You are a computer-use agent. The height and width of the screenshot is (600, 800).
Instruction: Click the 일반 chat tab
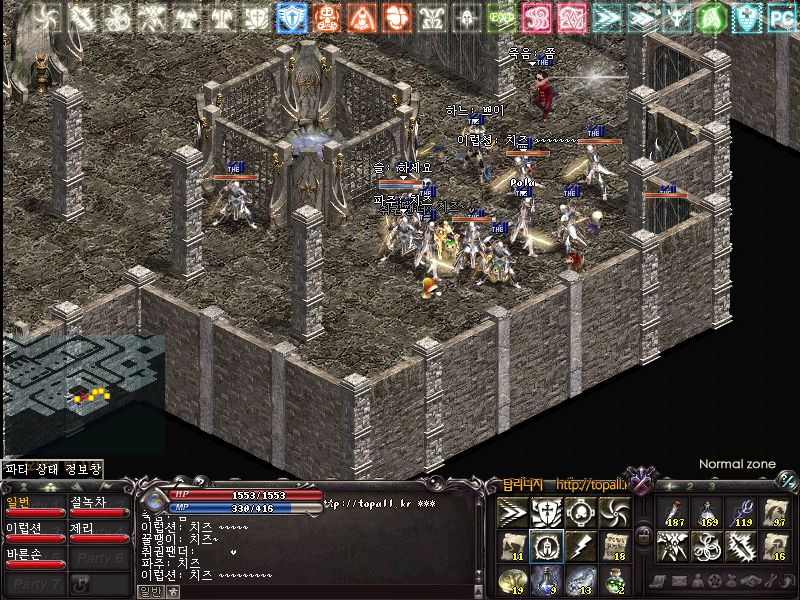pyautogui.click(x=149, y=591)
